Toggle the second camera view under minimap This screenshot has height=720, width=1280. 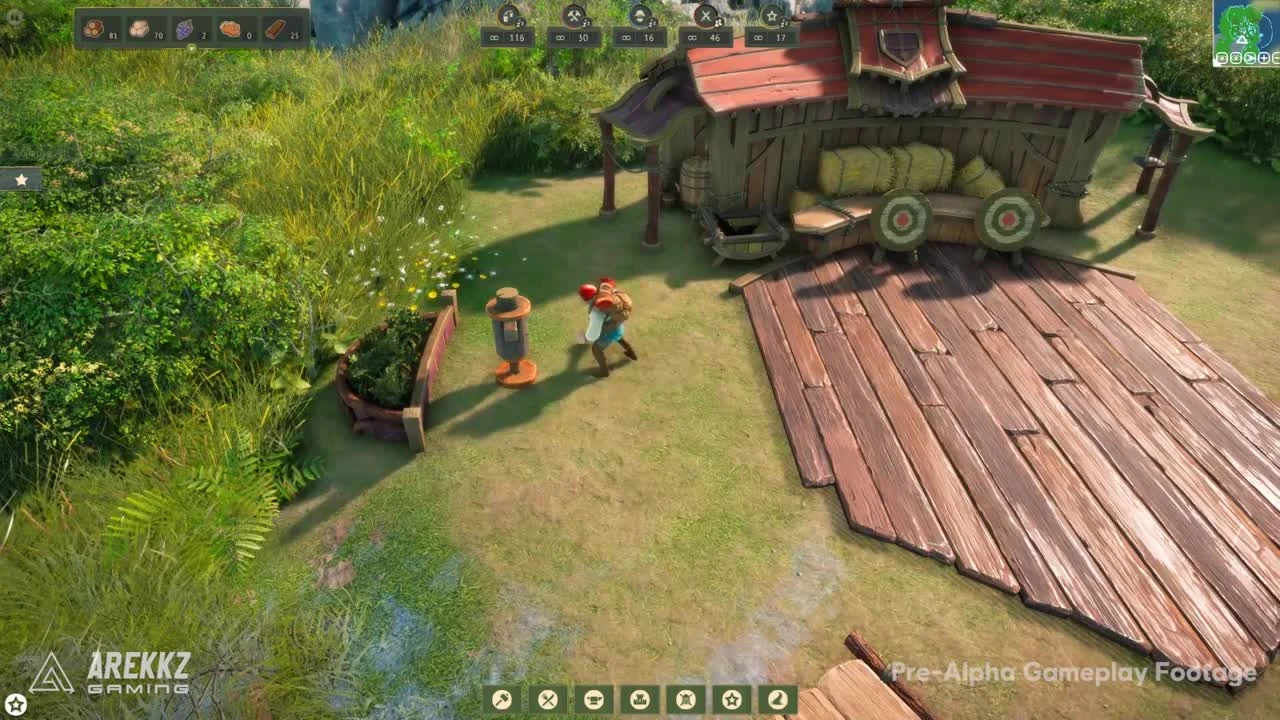1236,58
